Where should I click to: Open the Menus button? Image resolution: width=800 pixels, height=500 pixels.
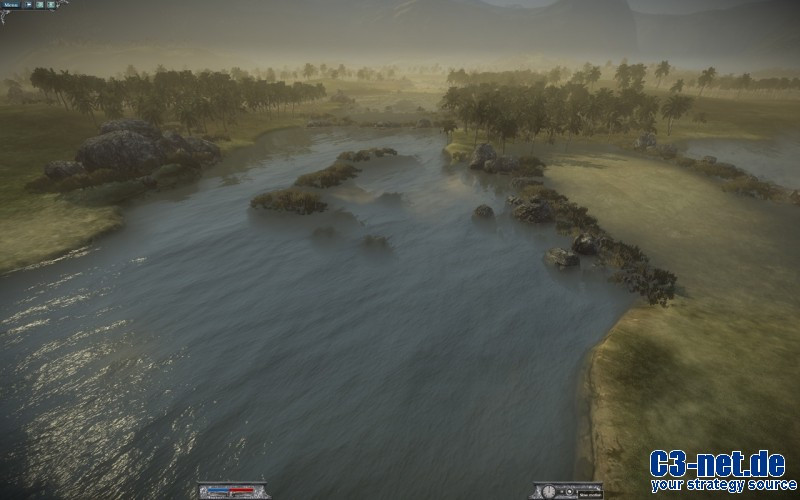[11, 5]
